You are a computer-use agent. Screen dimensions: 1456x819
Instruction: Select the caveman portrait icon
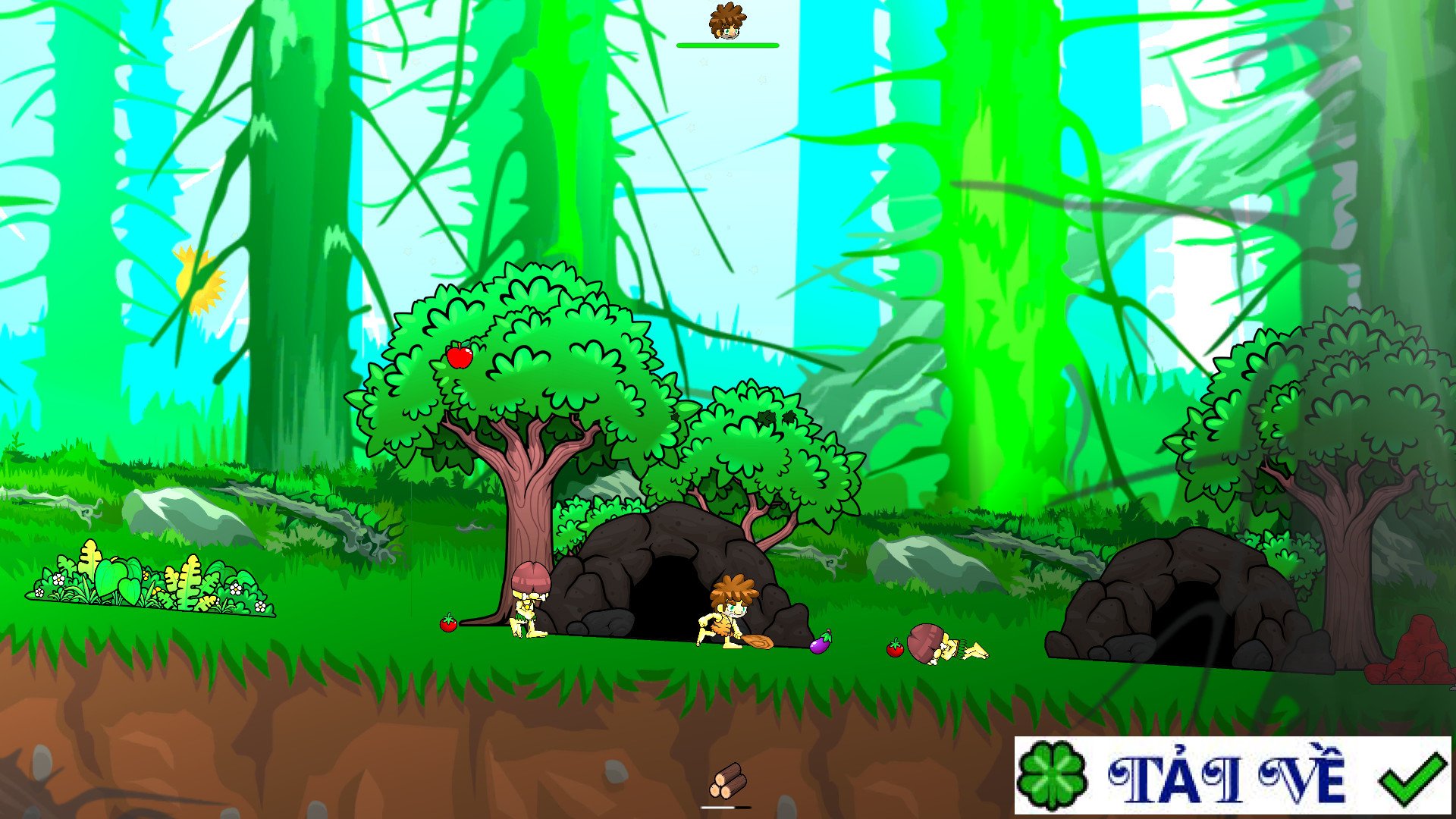(x=726, y=21)
